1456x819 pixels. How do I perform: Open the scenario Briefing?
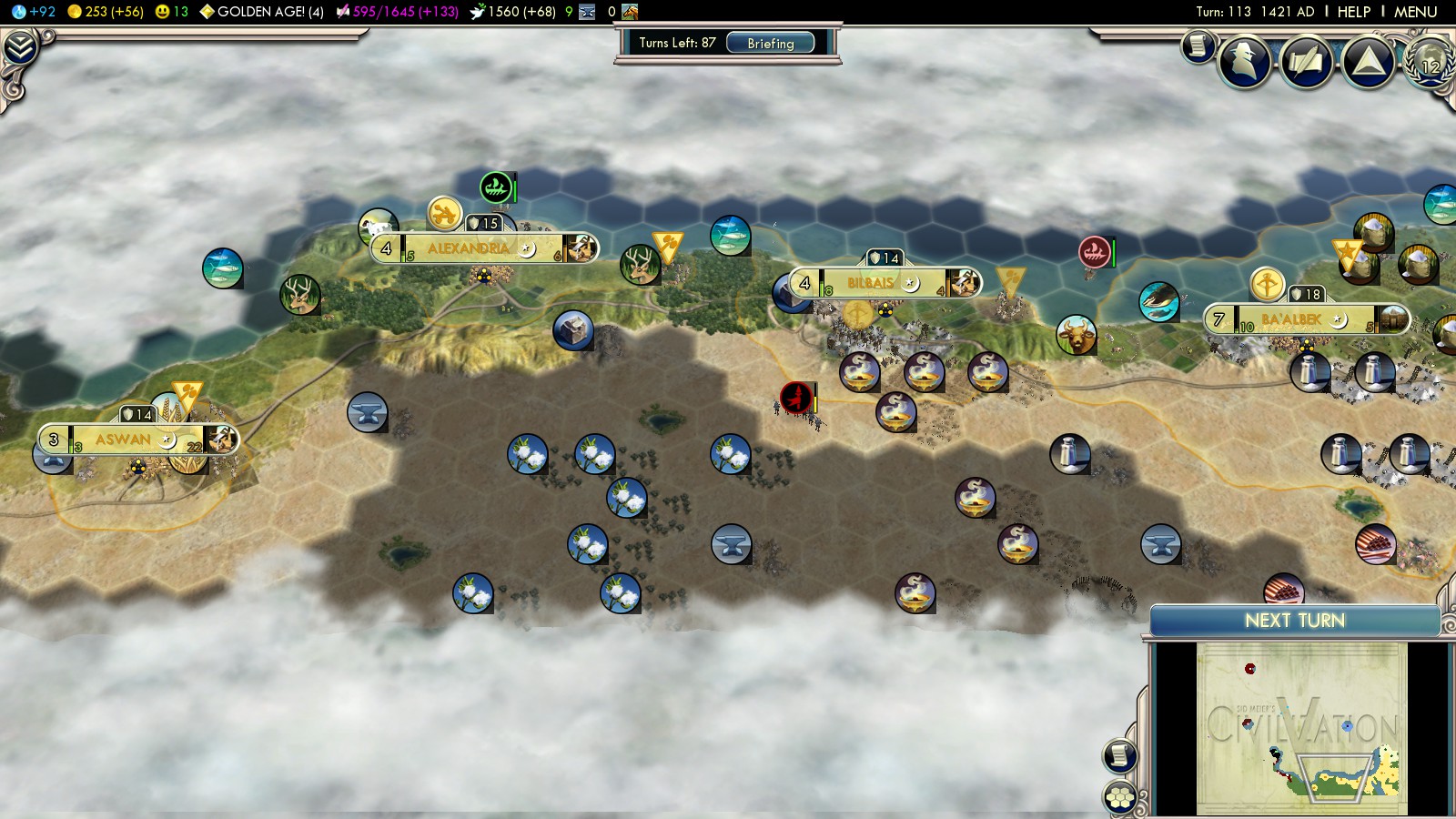[x=770, y=43]
